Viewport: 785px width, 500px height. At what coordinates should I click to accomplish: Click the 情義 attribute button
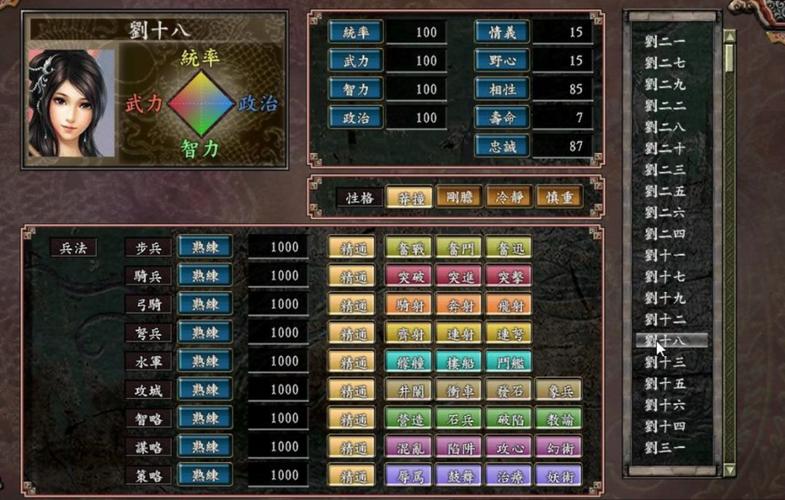[x=501, y=32]
